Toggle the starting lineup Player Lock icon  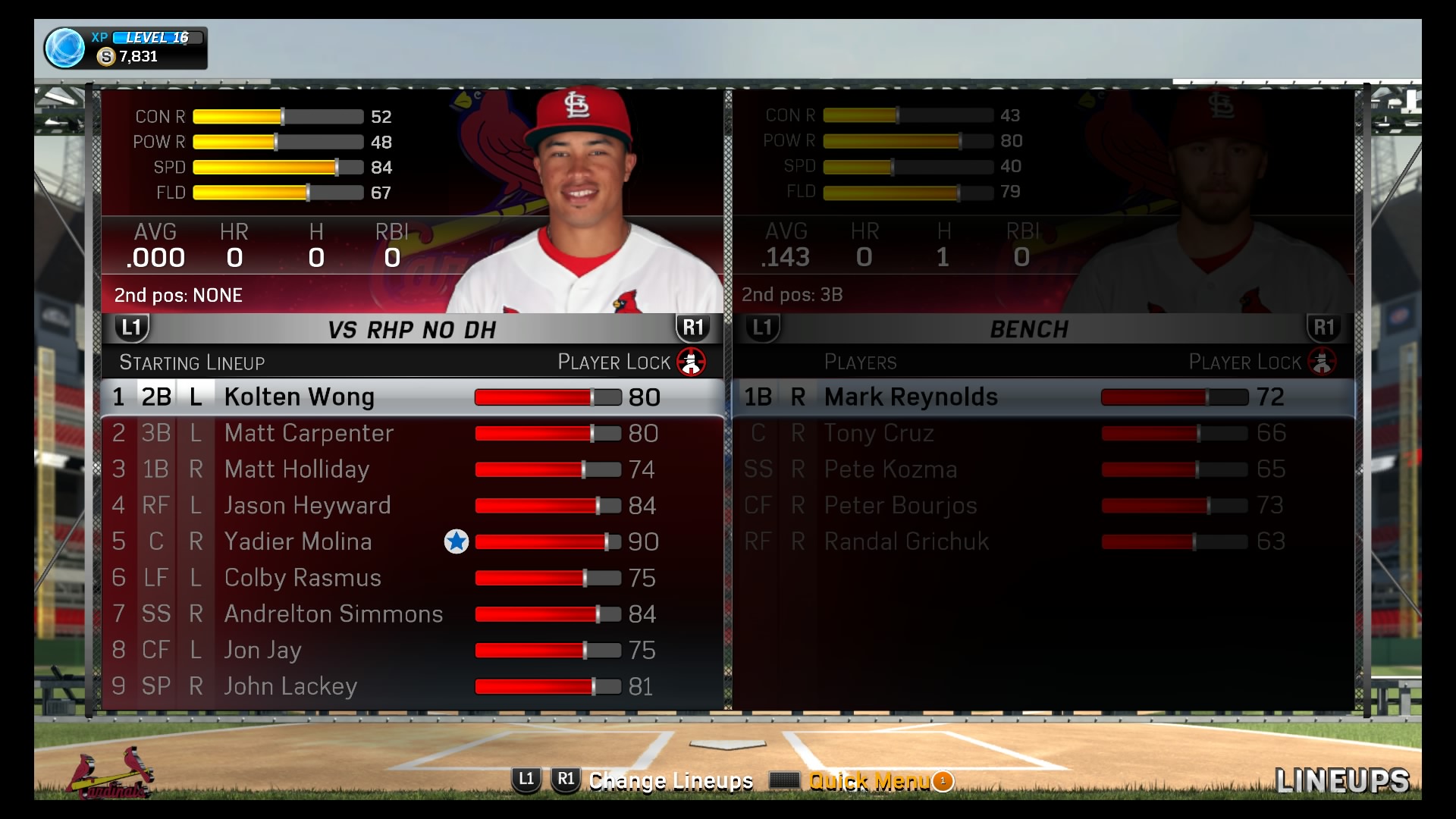[691, 362]
